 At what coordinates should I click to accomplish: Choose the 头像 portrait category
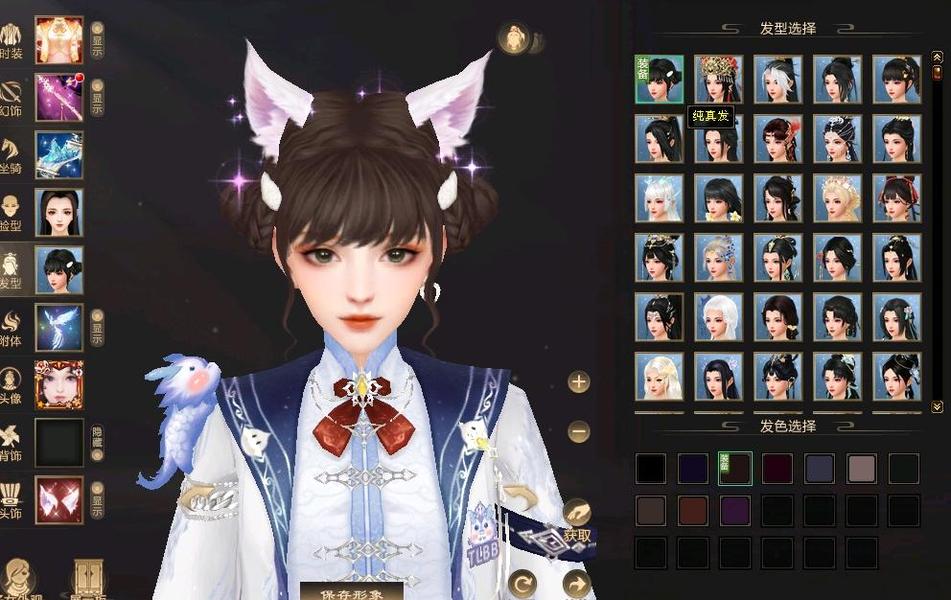[59, 385]
